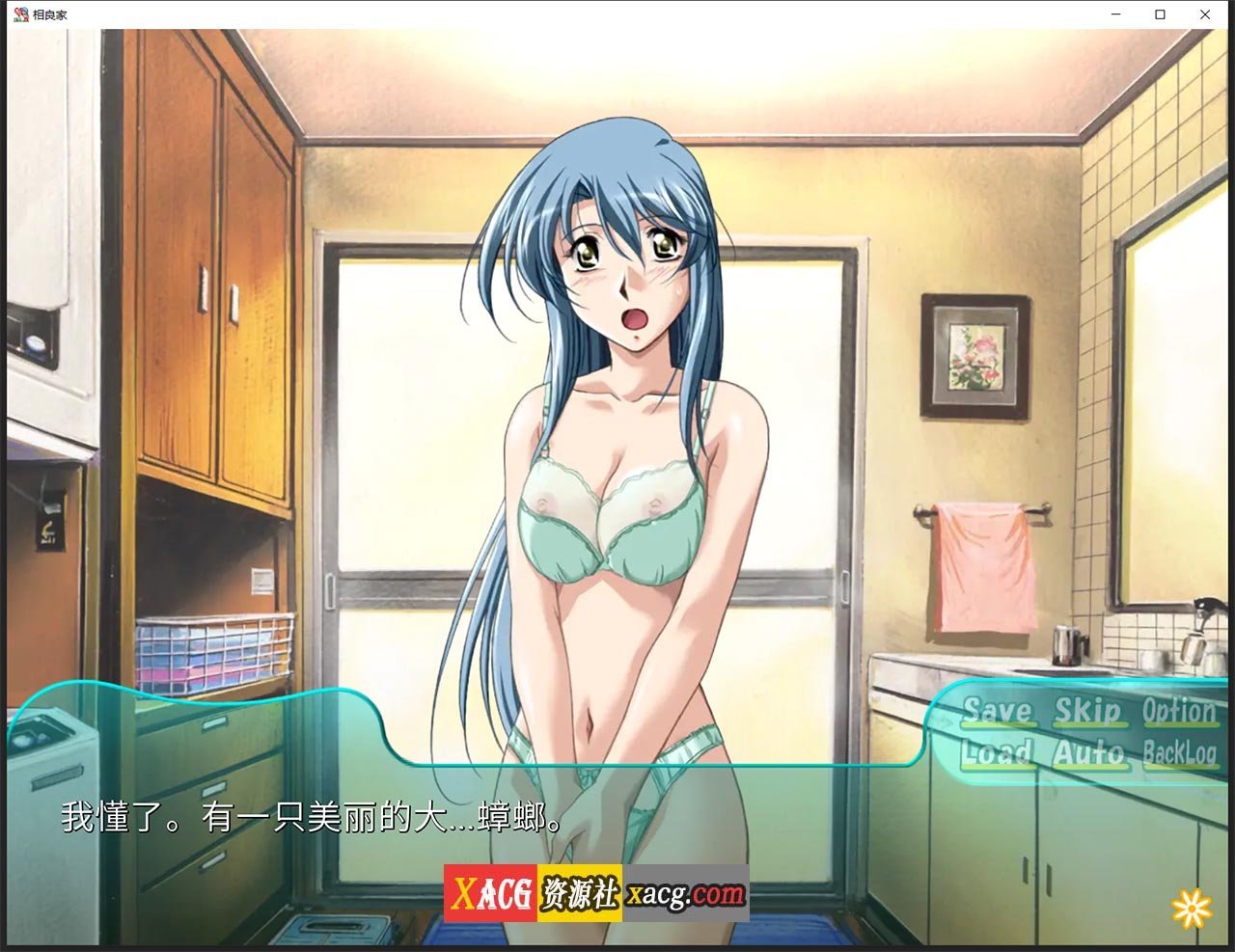Click the yellow flower page-advance indicator

(x=1190, y=908)
